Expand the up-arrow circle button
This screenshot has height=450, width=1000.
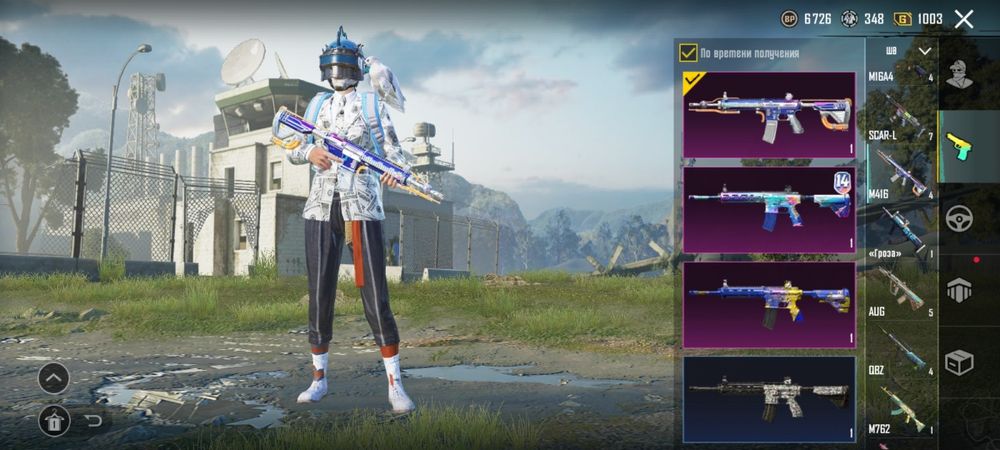coord(54,378)
